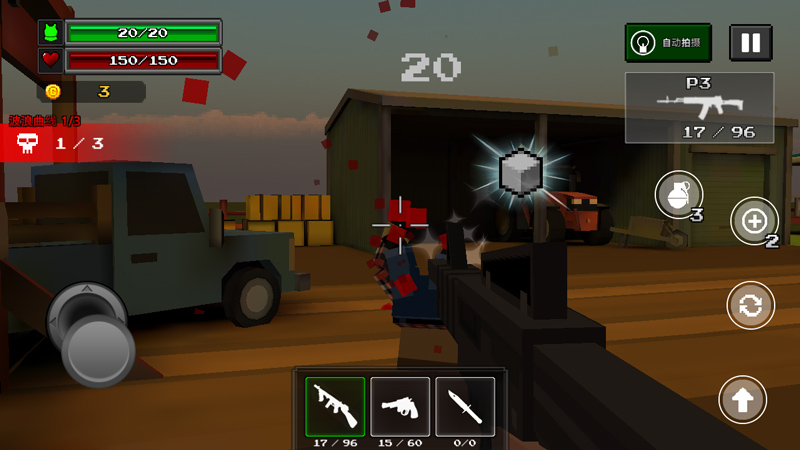The width and height of the screenshot is (800, 450).
Task: Tap the jump arrow button
Action: pos(742,400)
